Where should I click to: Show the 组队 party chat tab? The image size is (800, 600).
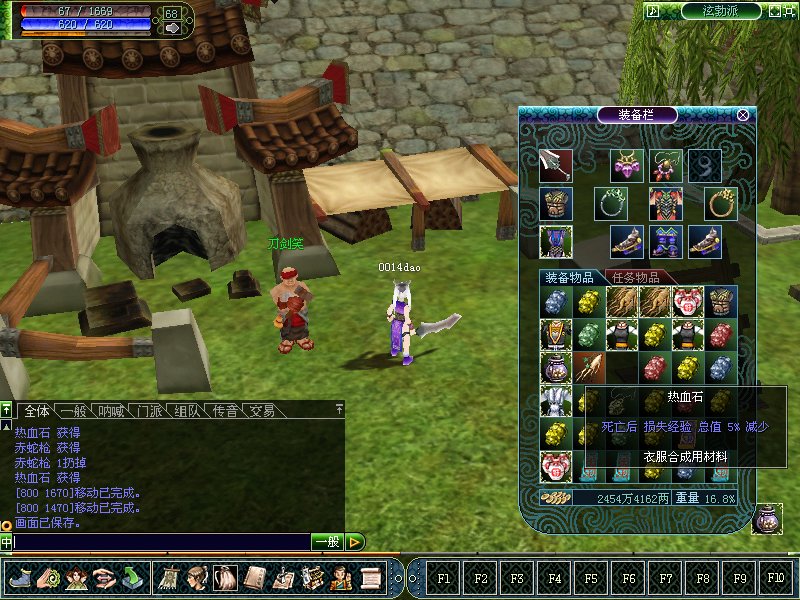pos(187,411)
